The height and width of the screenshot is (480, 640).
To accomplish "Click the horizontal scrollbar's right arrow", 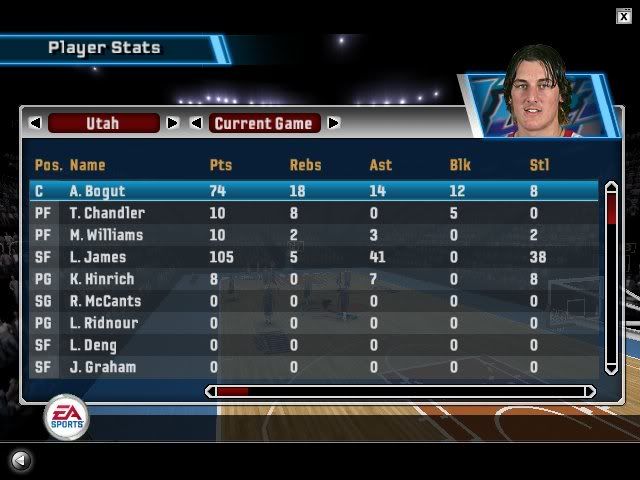I will (590, 392).
